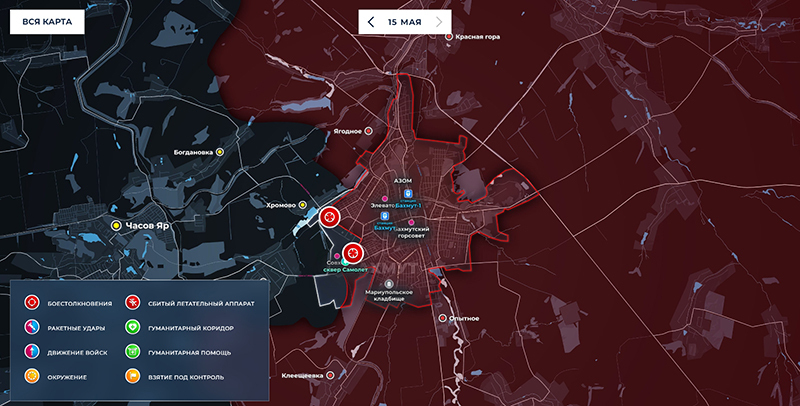Open the clash marker beside Хромово
800x406 pixels.
click(329, 216)
